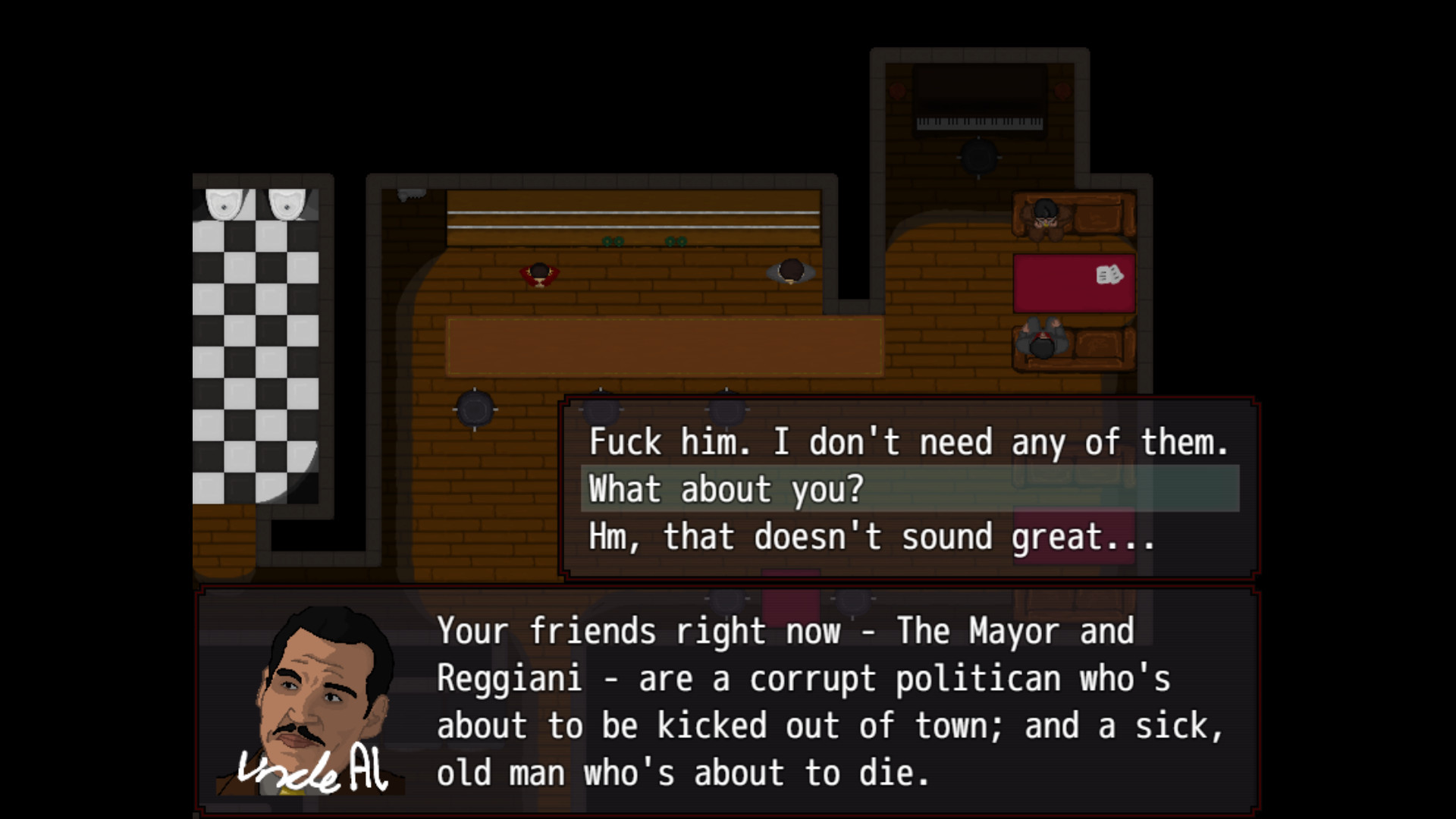The height and width of the screenshot is (819, 1456).
Task: Click the black and white checkered floor
Action: (258, 341)
